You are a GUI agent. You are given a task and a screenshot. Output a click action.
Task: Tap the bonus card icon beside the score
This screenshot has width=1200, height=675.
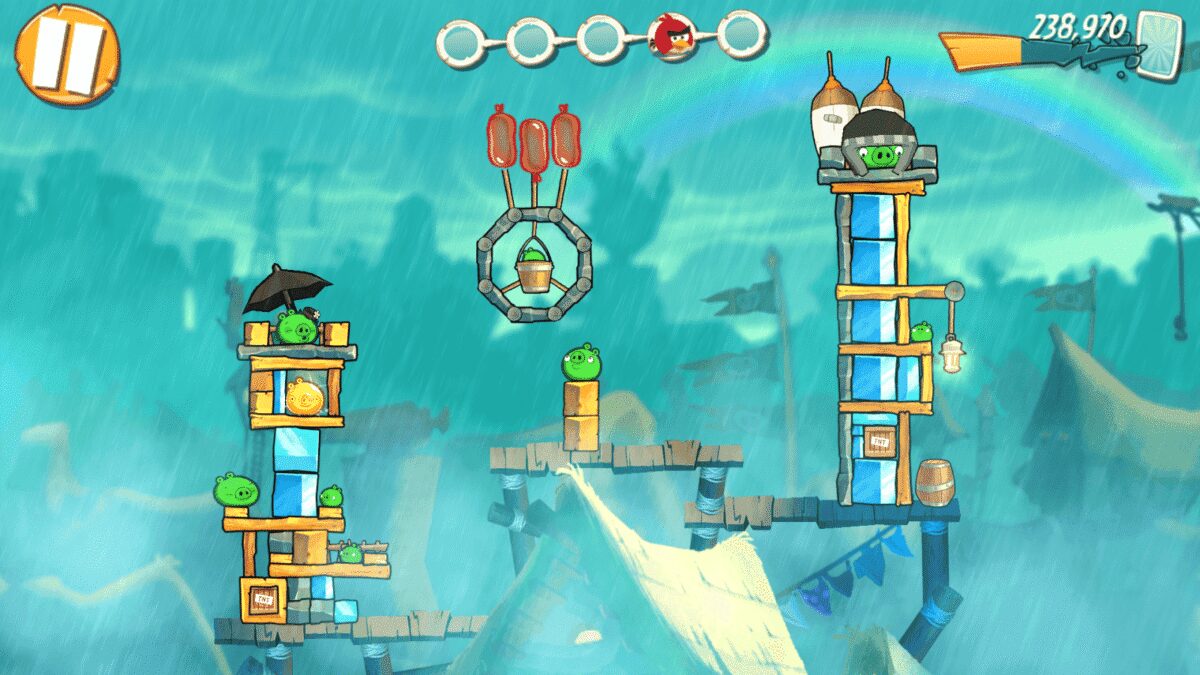click(1158, 41)
